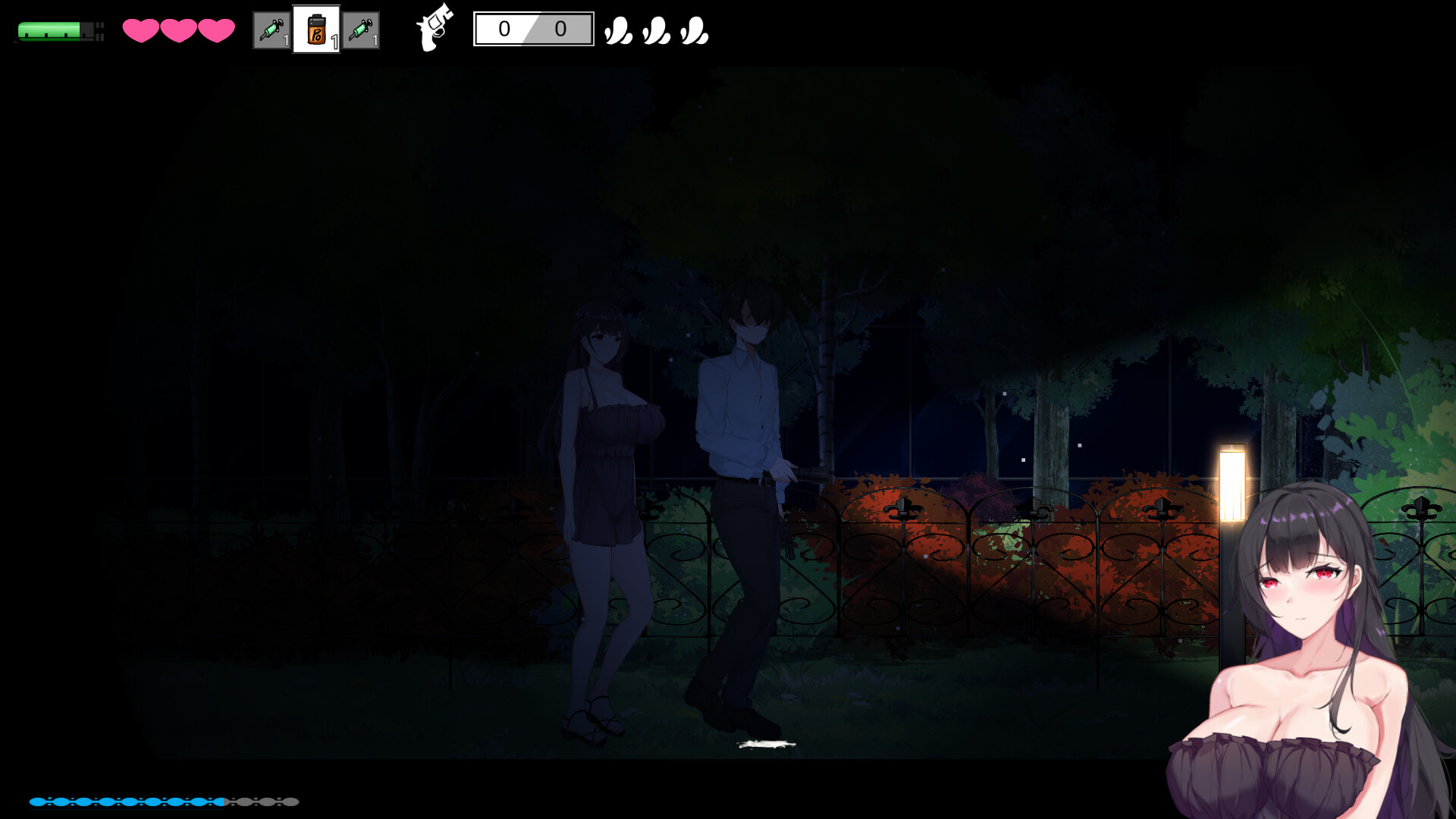1456x819 pixels.
Task: Click the revolver weapon icon
Action: coord(435,32)
